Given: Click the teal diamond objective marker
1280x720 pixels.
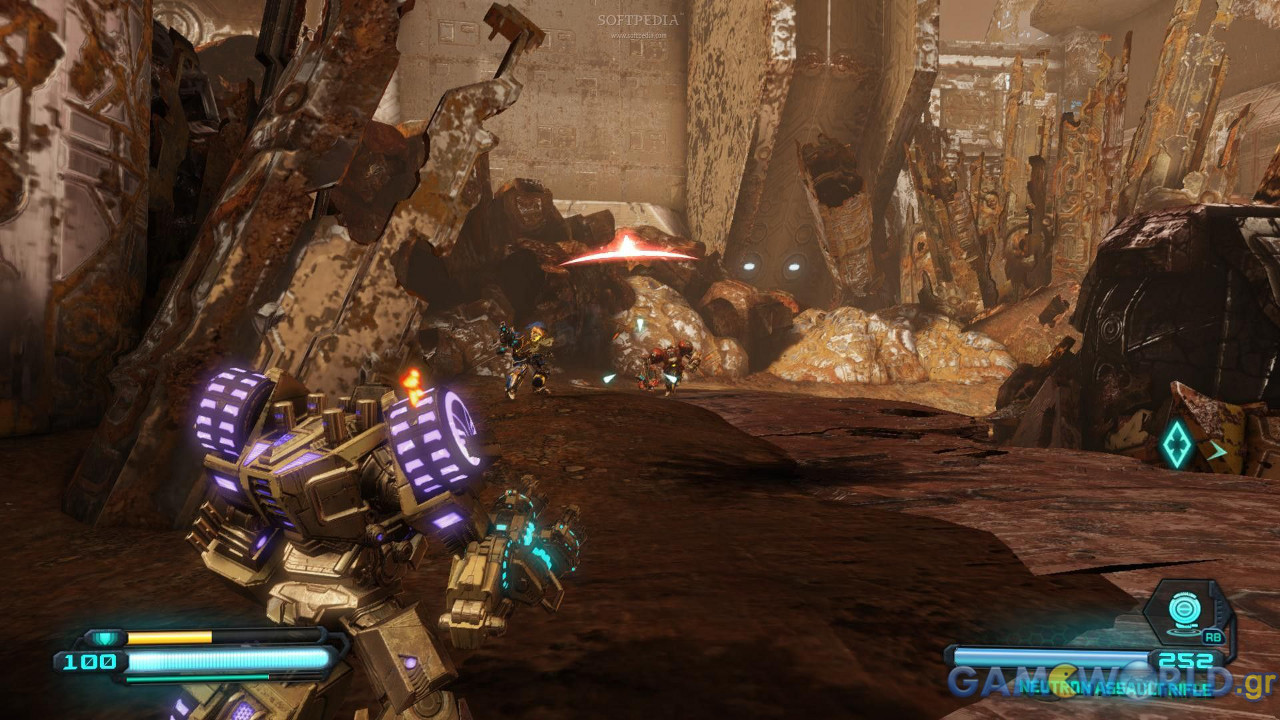Looking at the screenshot, I should coord(1177,443).
